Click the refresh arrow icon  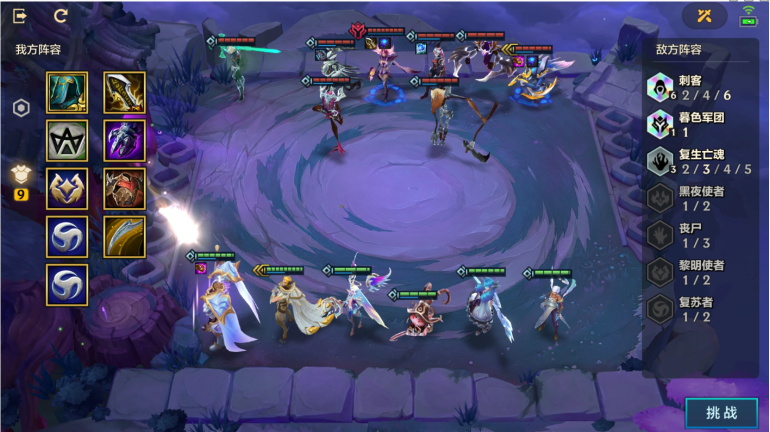tap(61, 16)
